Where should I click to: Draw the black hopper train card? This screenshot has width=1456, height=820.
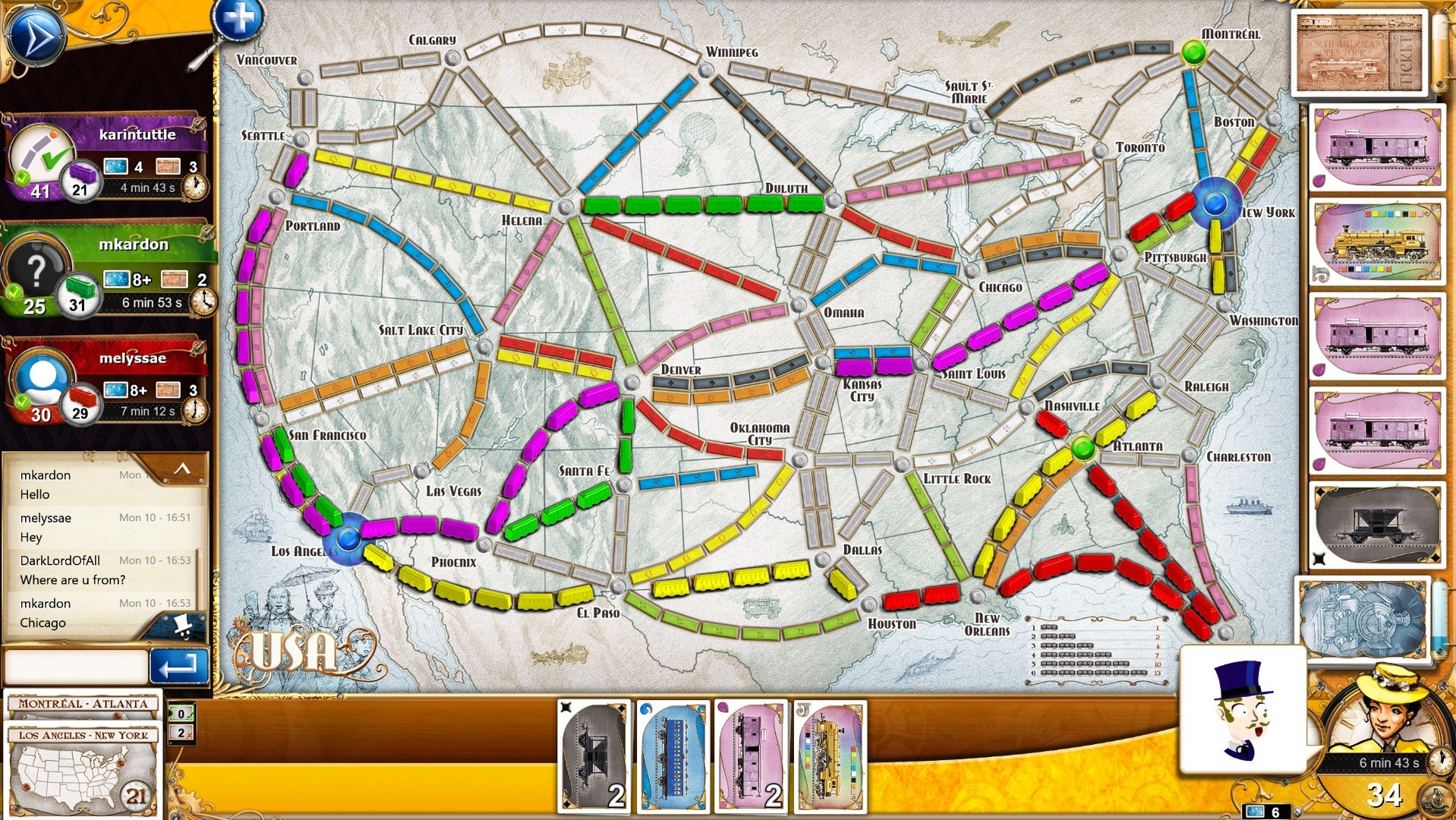1376,524
